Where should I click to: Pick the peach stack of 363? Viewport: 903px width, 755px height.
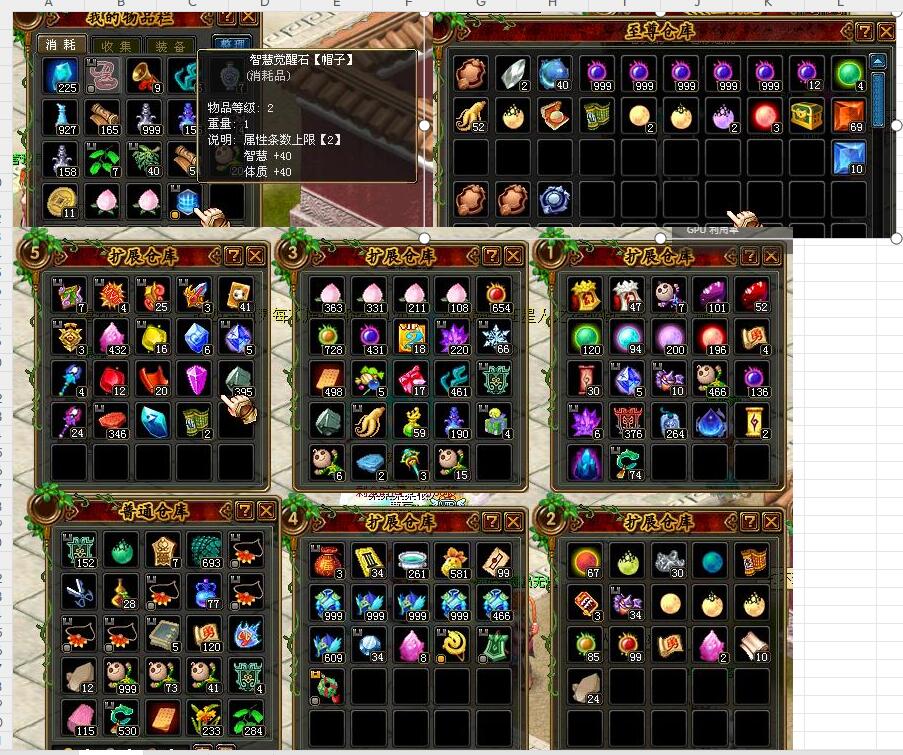328,296
